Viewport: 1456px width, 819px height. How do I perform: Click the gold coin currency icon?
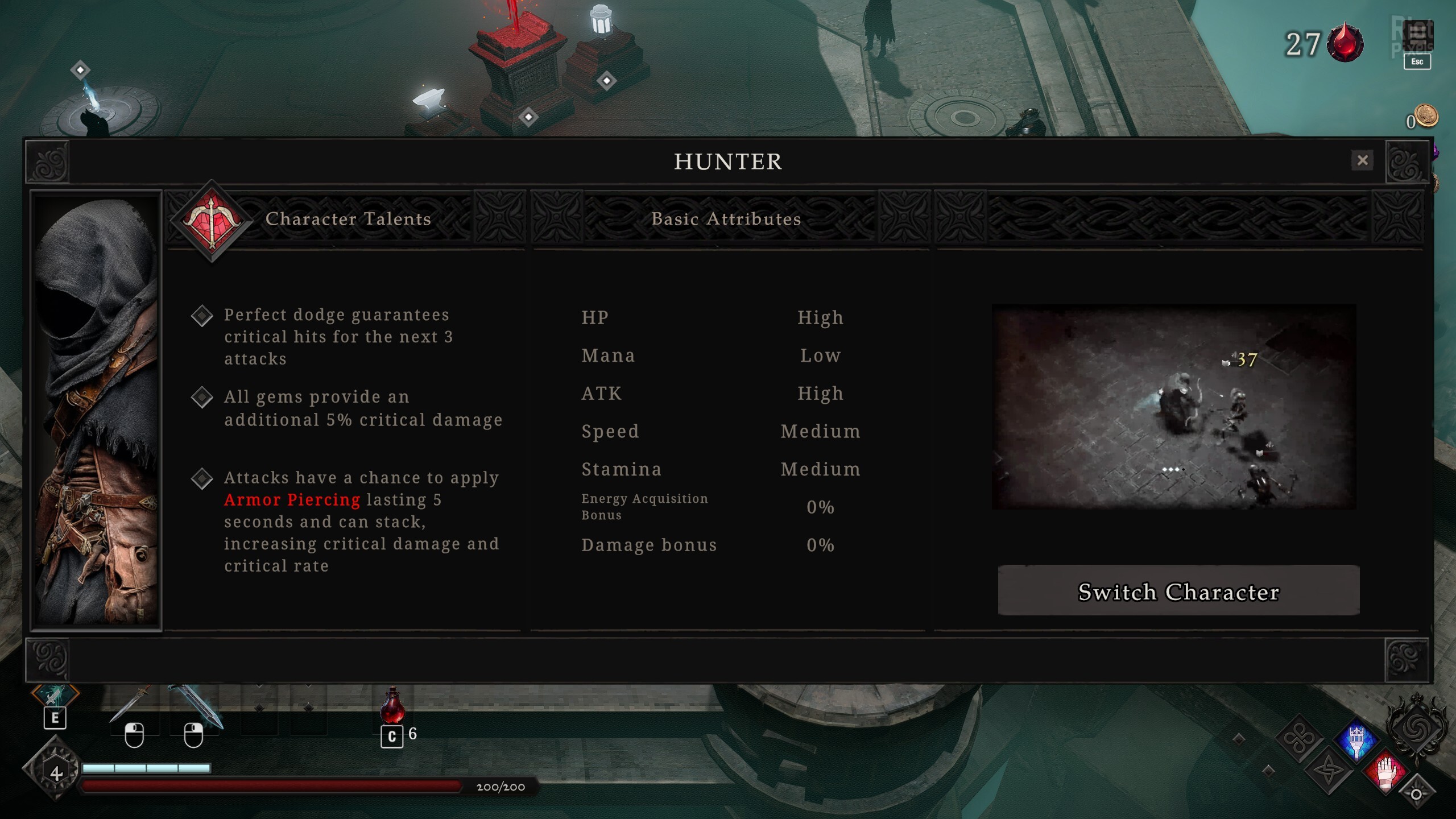[1426, 117]
